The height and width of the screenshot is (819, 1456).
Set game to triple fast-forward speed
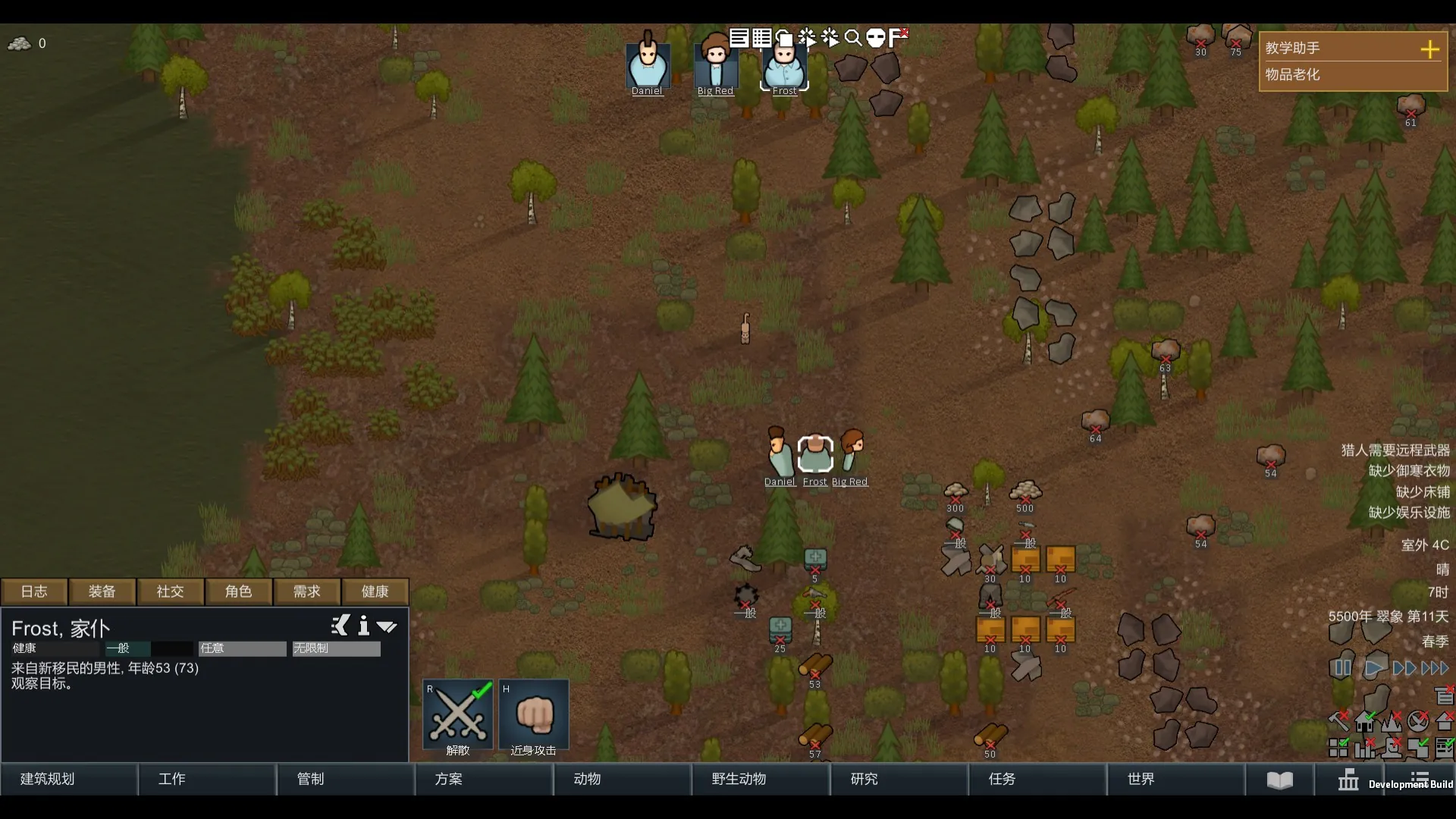click(1435, 668)
